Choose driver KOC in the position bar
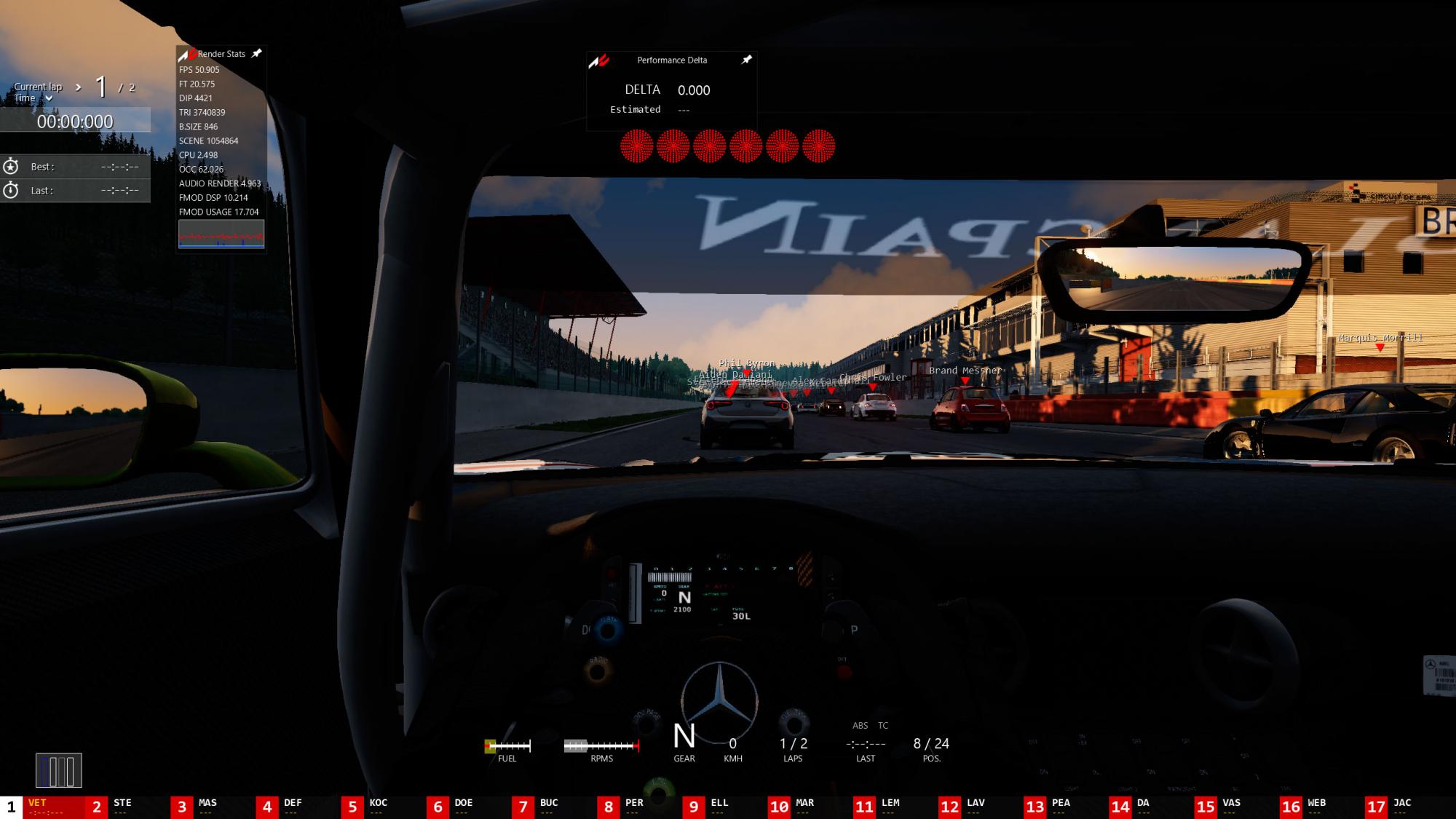1456x819 pixels. [x=378, y=807]
